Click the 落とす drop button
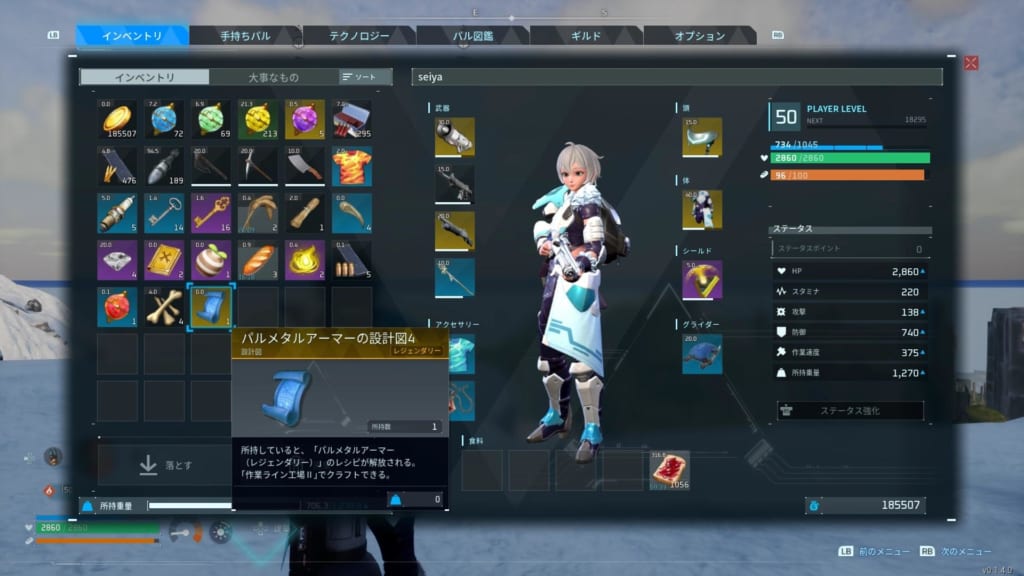Screen dimensions: 1024x576 click(165, 465)
